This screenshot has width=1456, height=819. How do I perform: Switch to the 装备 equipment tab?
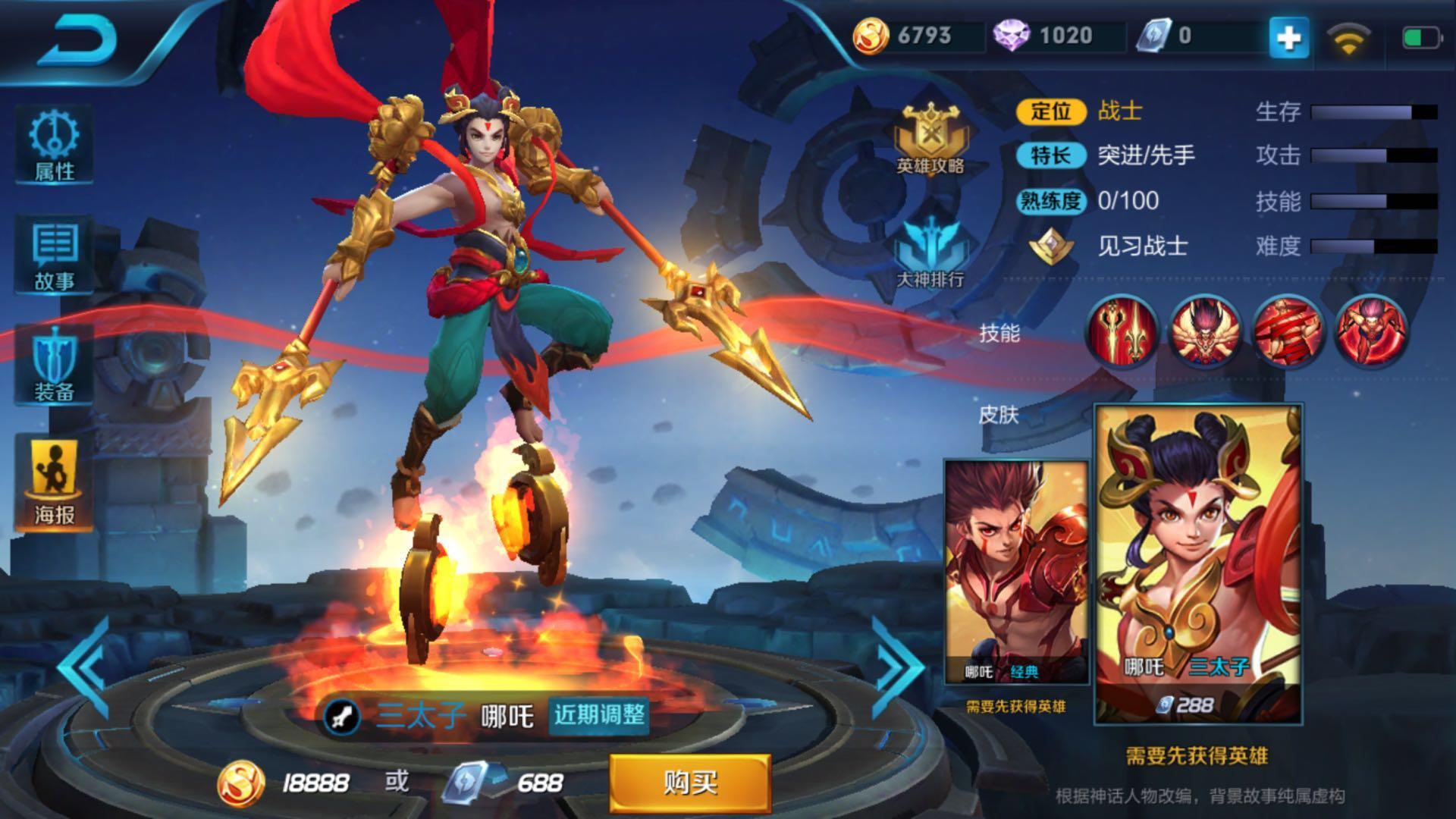click(54, 366)
